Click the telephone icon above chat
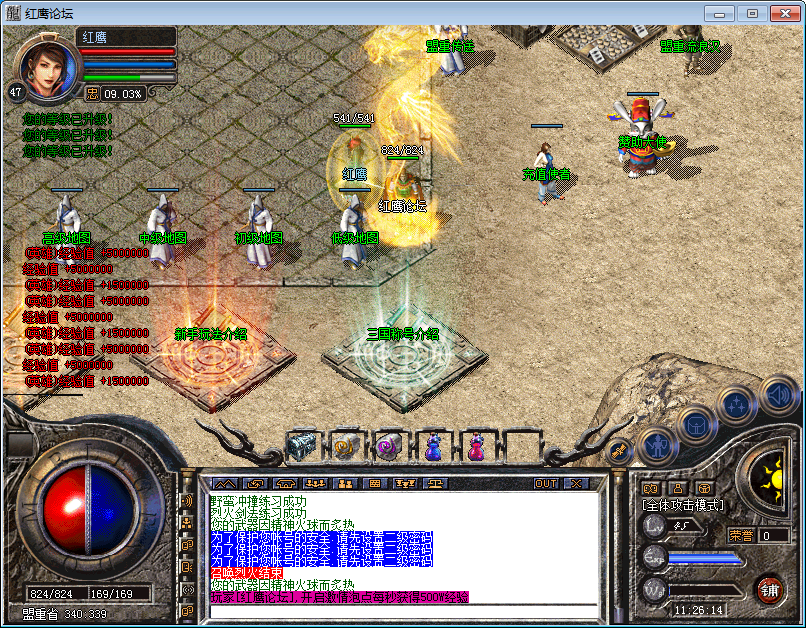 click(x=285, y=483)
